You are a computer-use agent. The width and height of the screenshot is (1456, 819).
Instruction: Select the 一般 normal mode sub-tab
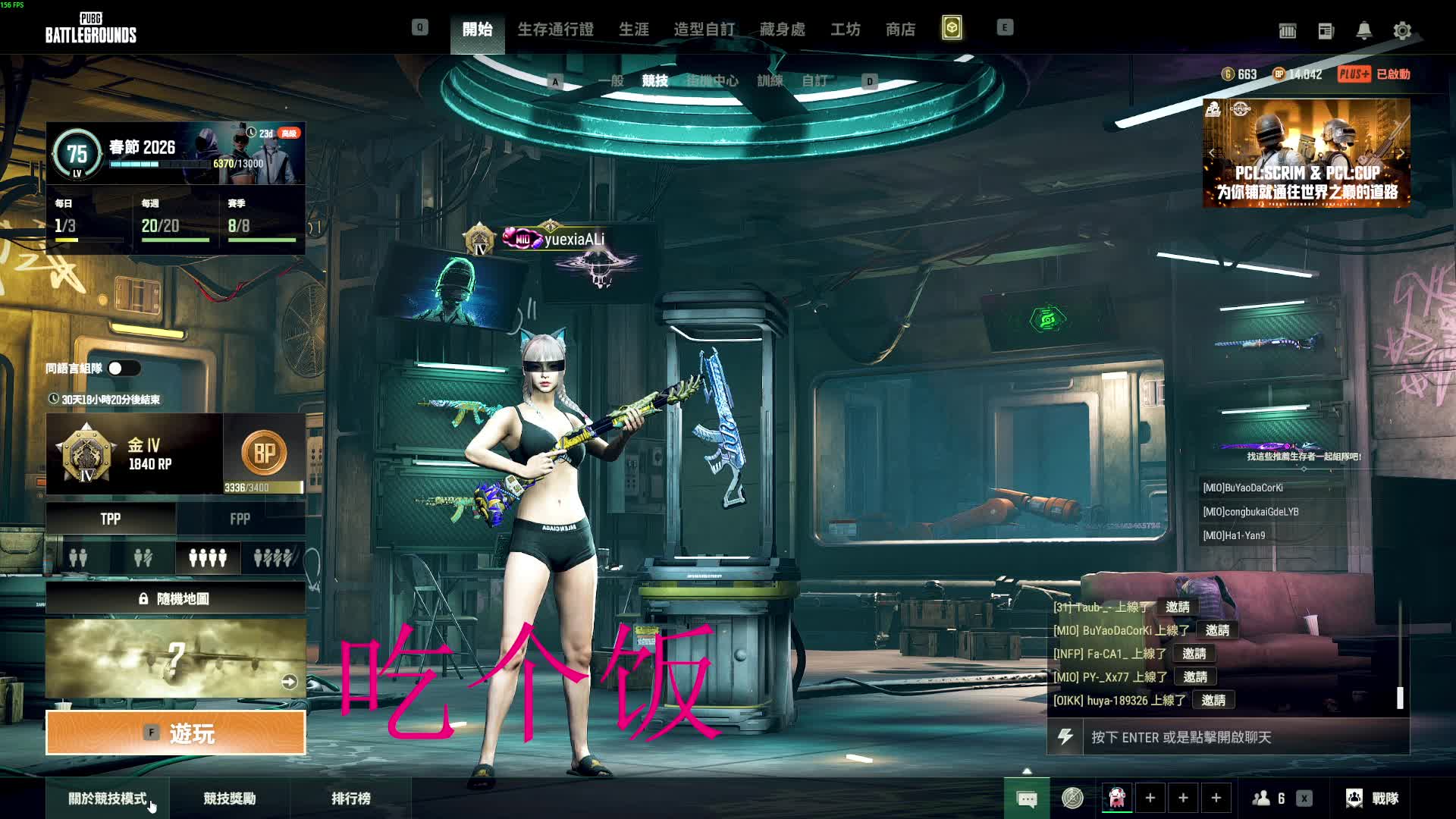pos(611,80)
